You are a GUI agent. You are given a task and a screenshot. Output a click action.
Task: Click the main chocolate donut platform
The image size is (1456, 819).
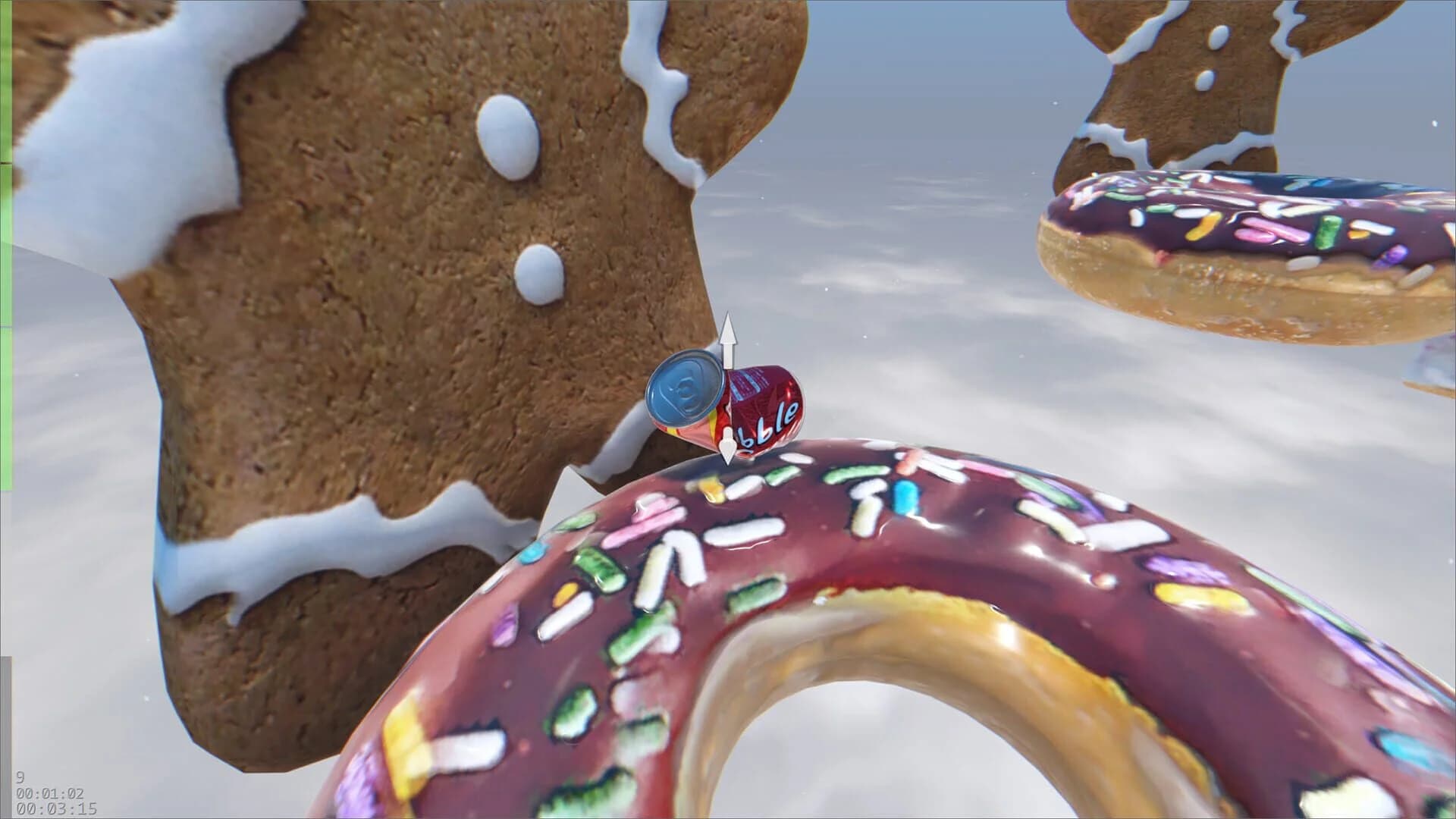(x=758, y=607)
